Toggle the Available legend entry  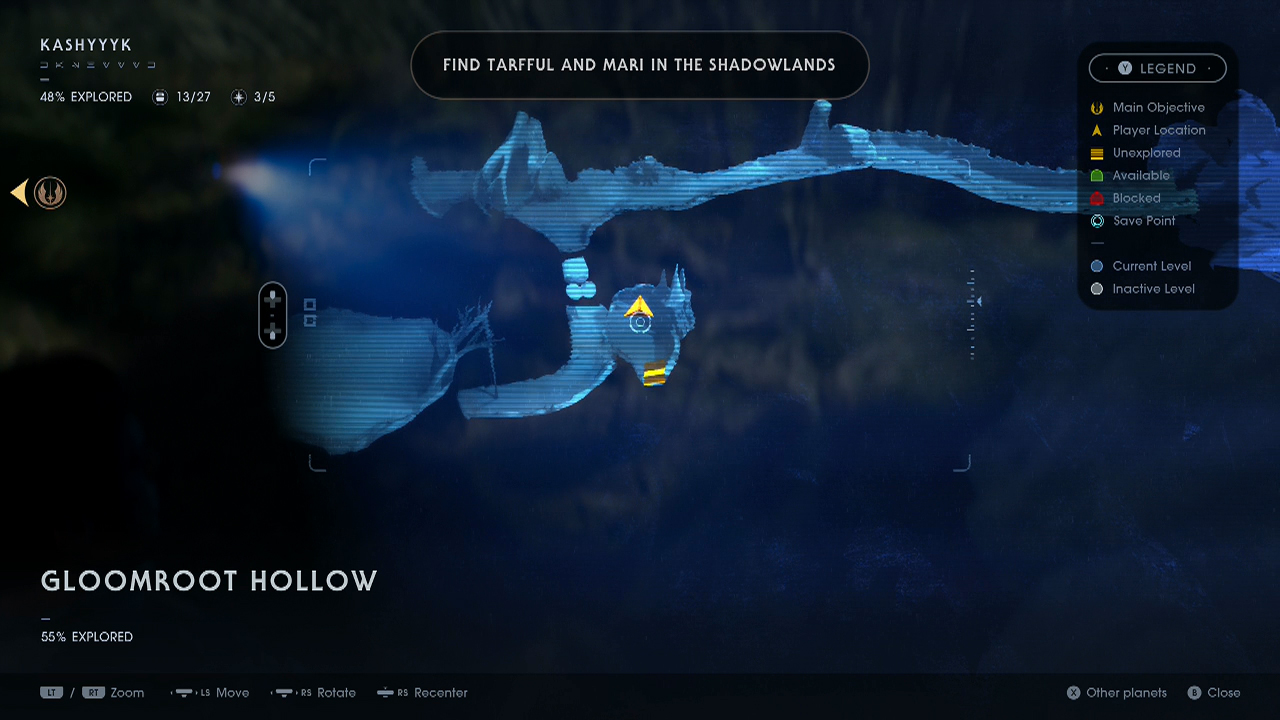1097,175
